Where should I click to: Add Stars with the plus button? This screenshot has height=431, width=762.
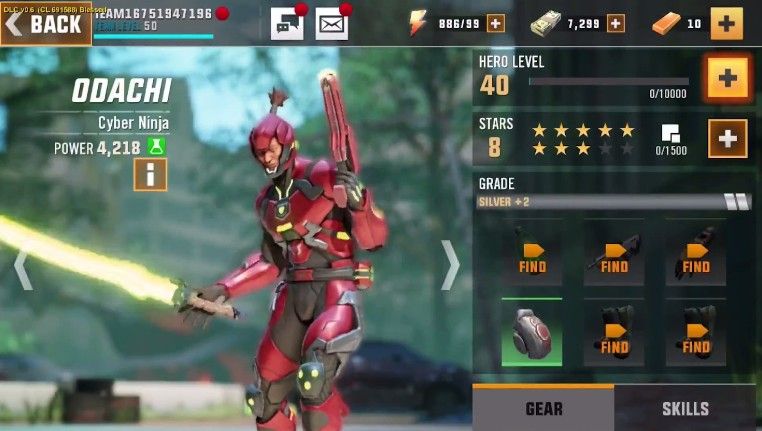point(727,139)
